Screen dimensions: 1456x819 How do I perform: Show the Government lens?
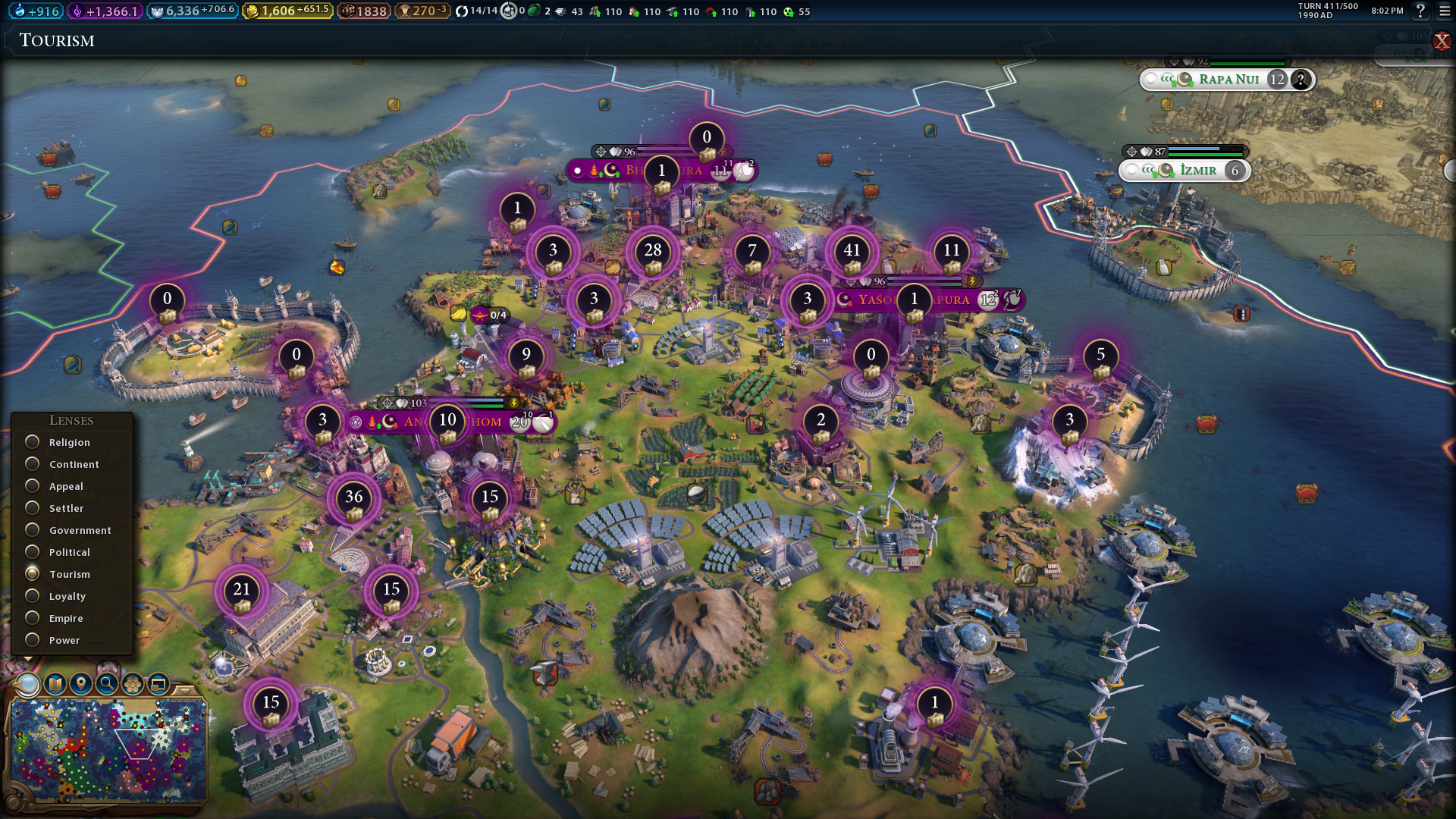[33, 530]
